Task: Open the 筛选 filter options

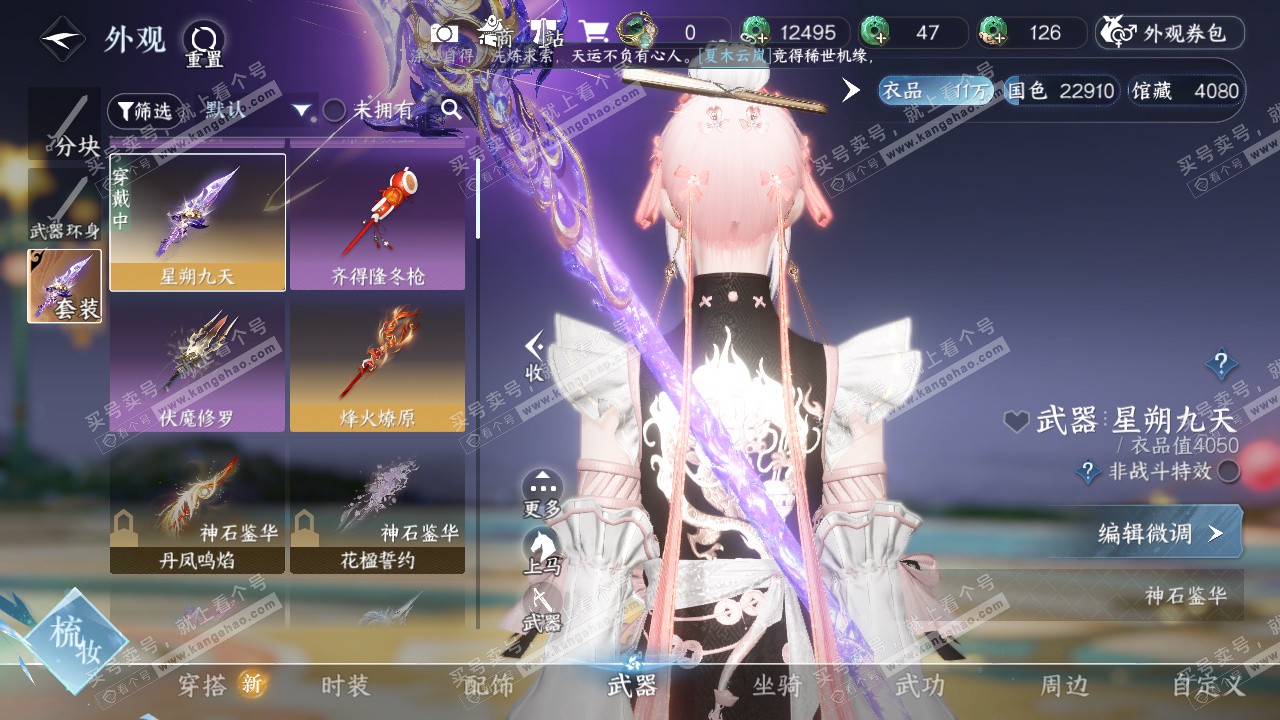Action: 145,111
